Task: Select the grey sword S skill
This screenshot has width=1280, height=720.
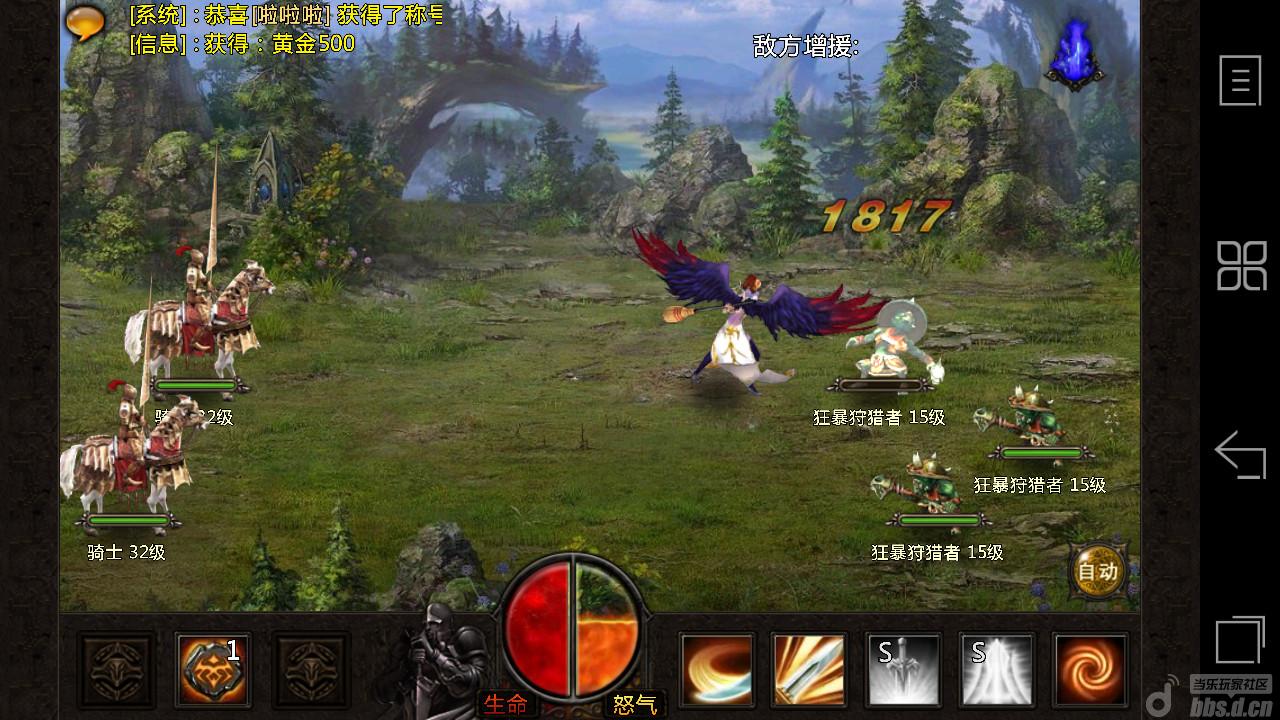Action: tap(903, 669)
